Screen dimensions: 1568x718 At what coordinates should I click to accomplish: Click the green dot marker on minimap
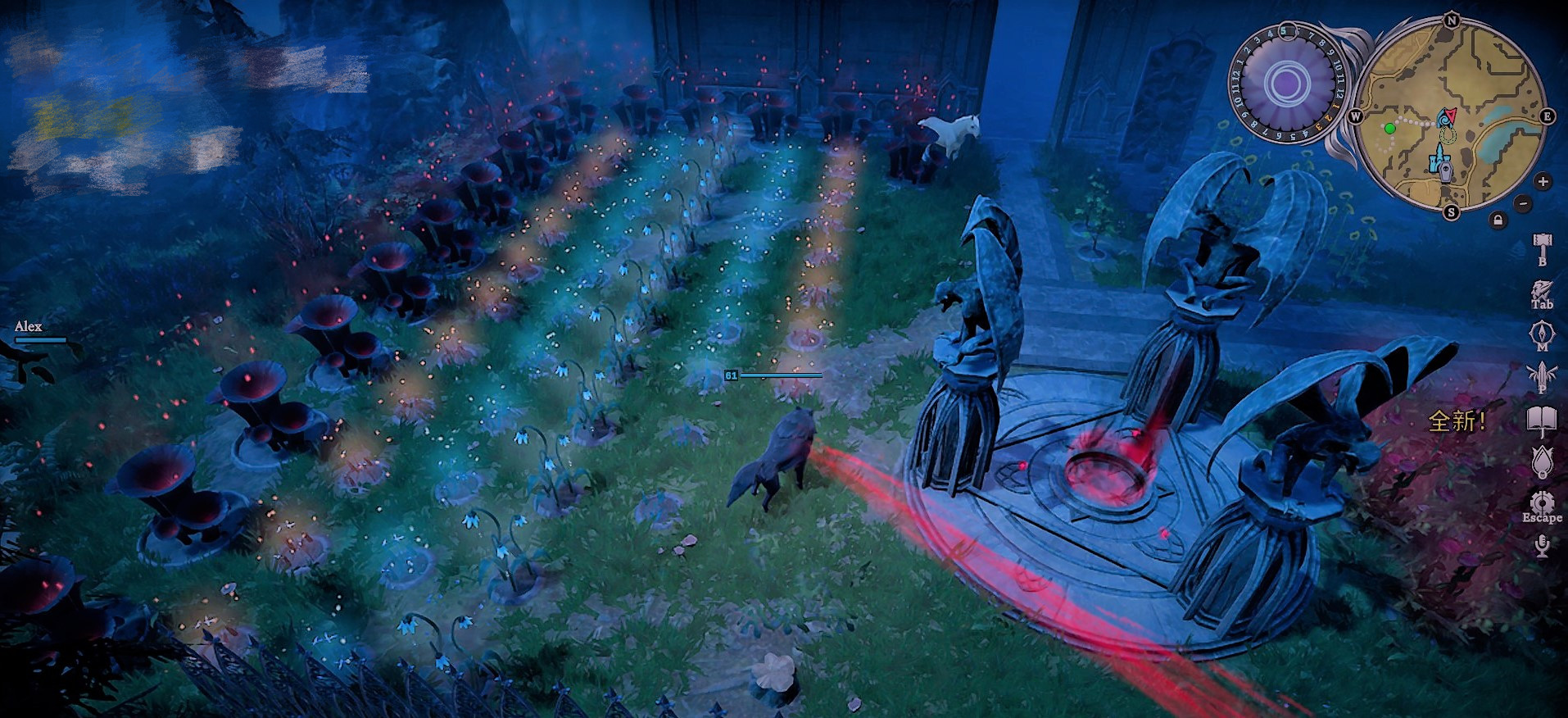pyautogui.click(x=1389, y=129)
